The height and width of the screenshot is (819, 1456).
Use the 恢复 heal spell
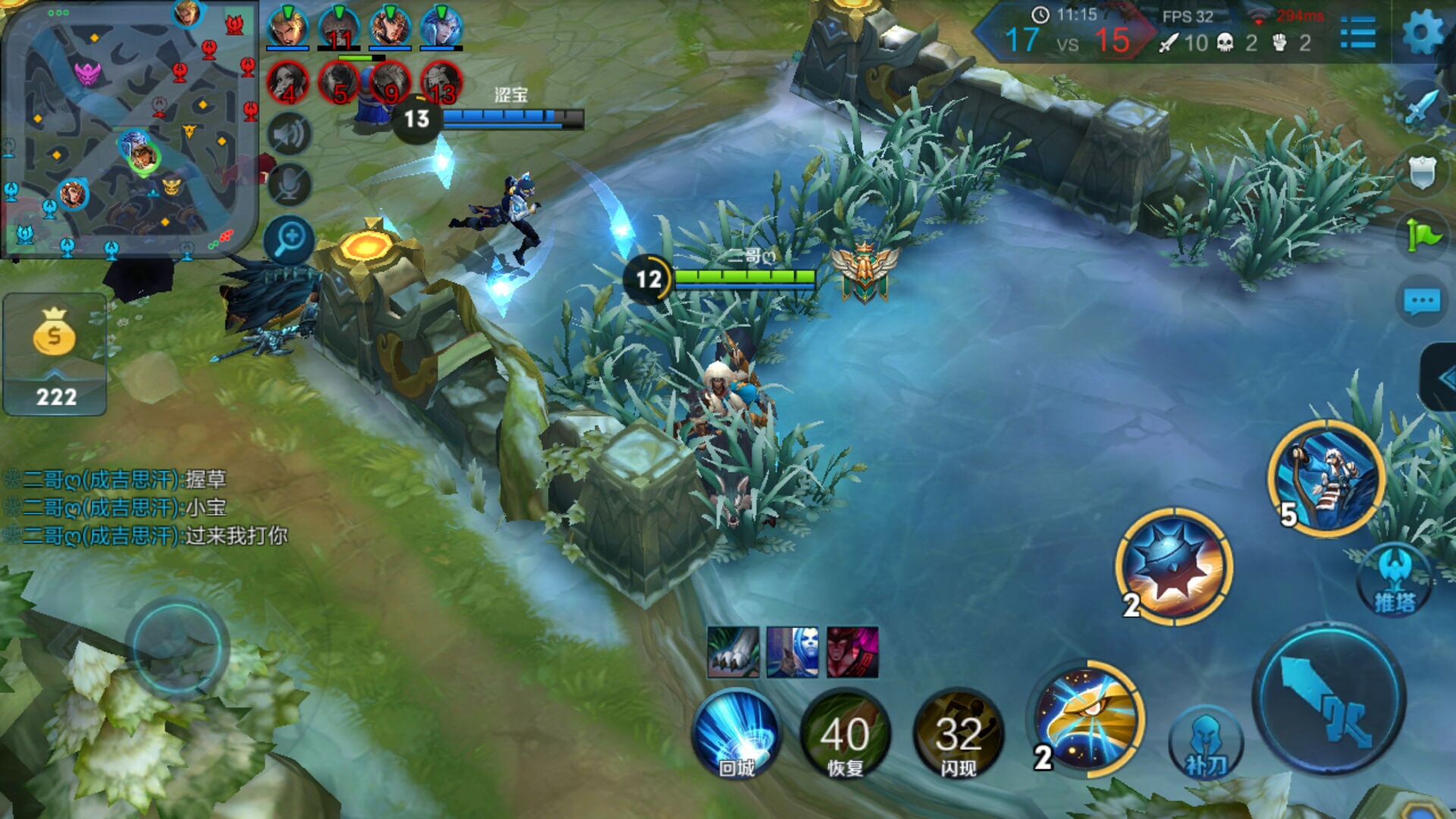pyautogui.click(x=845, y=734)
